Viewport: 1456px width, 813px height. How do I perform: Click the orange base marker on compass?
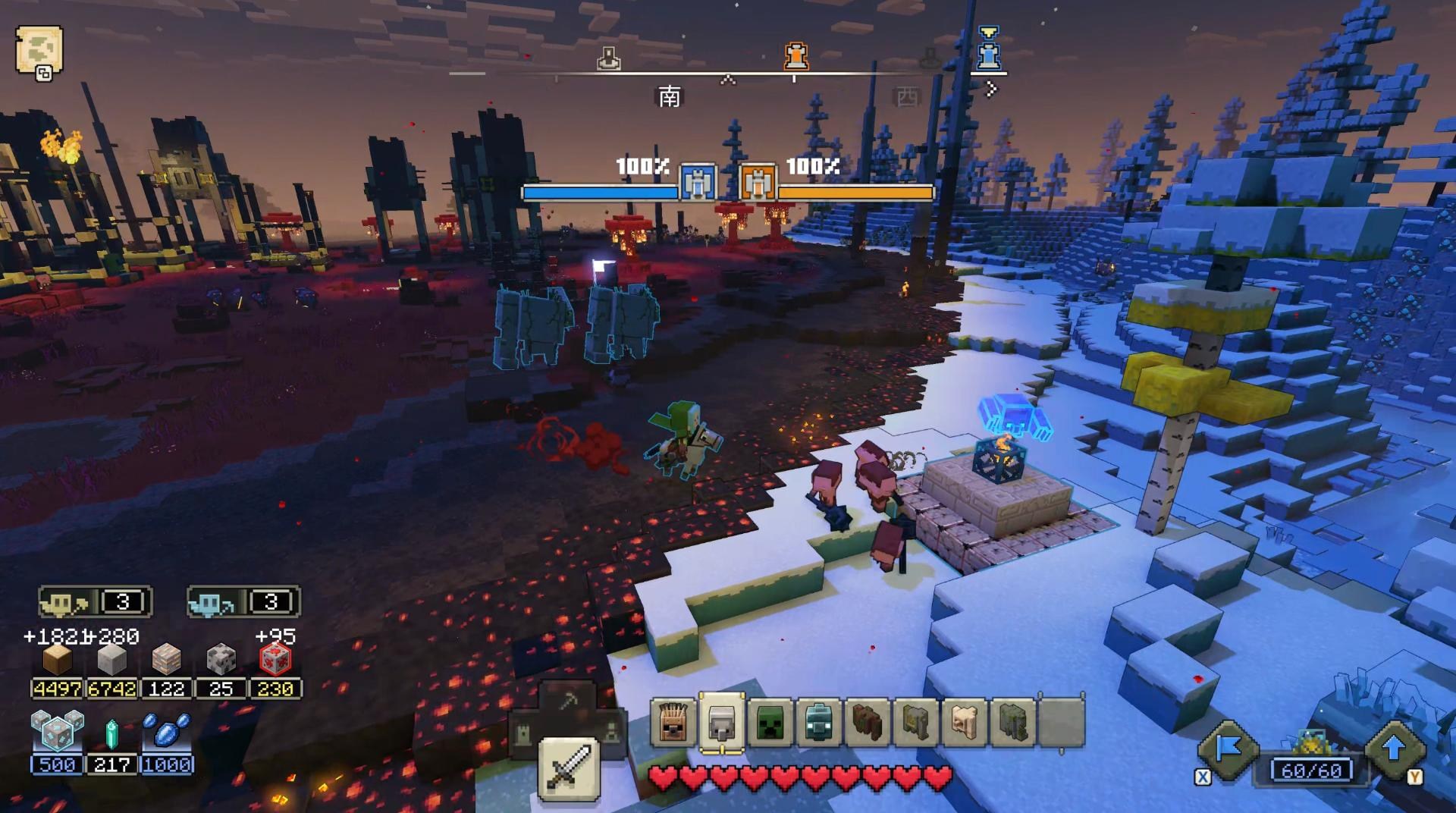tap(795, 55)
